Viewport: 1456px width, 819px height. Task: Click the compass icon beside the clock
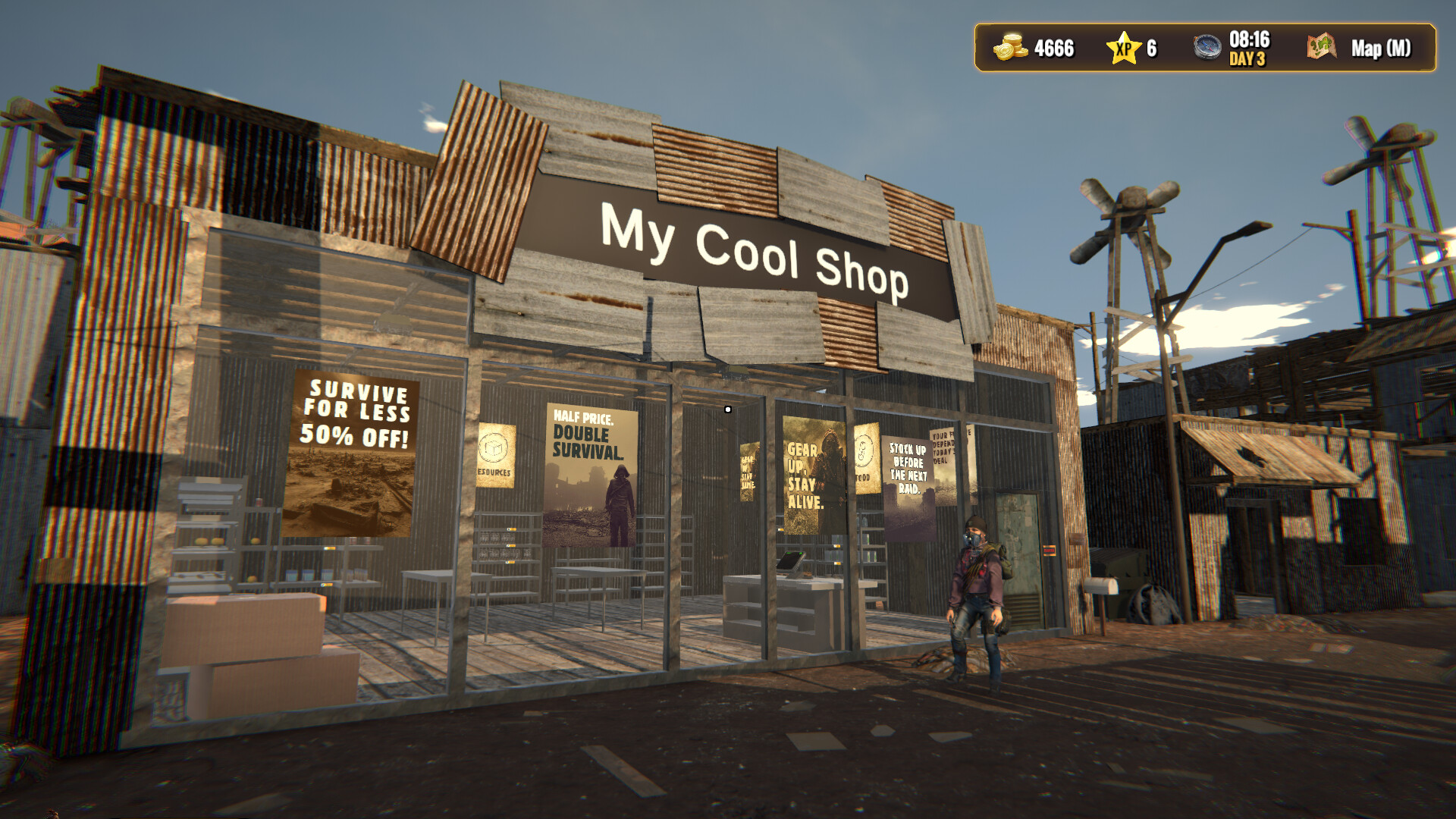(x=1209, y=48)
